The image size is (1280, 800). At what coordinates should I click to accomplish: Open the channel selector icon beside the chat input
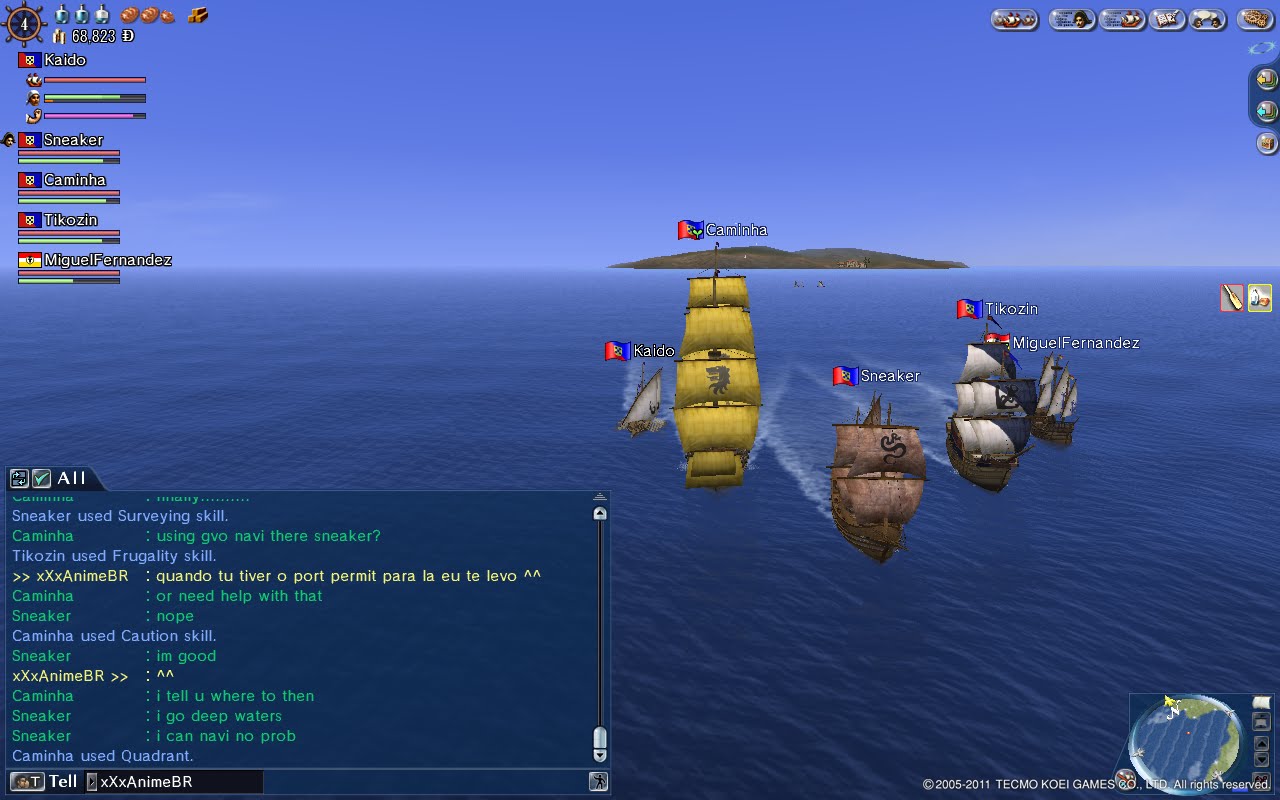(26, 781)
